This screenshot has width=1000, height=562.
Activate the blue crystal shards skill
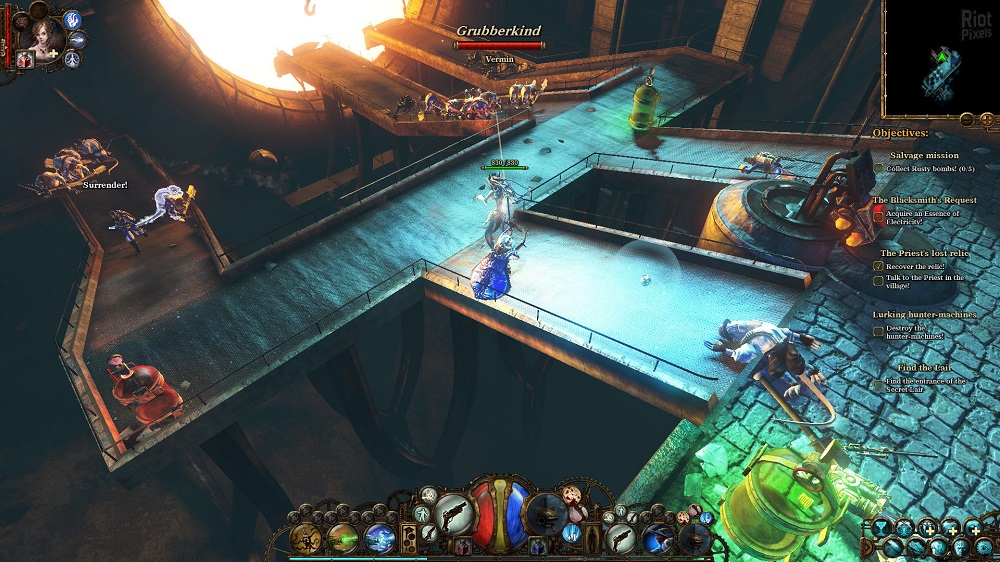[x=572, y=534]
